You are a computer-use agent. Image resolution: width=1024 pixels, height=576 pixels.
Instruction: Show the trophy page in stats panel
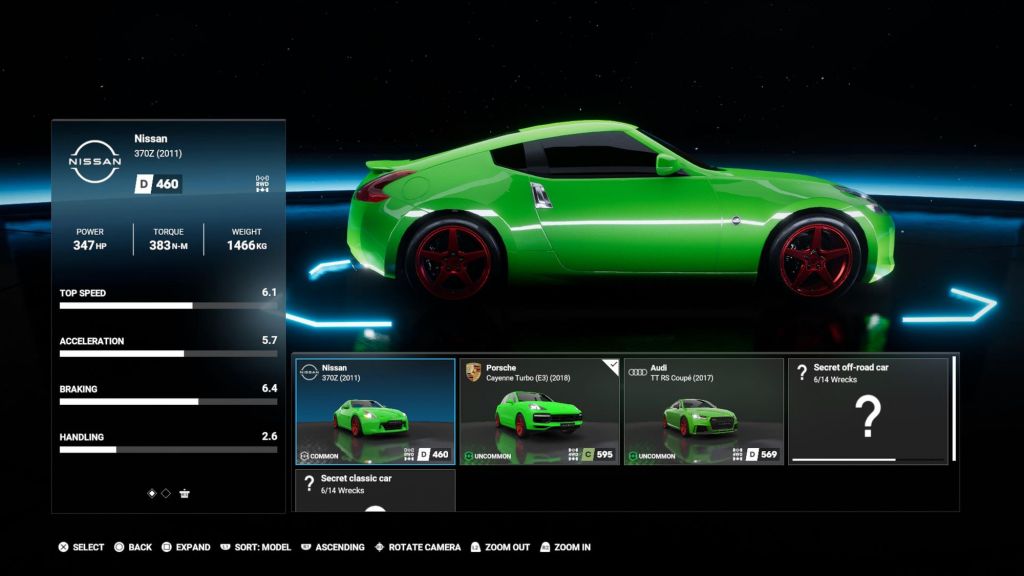[185, 493]
